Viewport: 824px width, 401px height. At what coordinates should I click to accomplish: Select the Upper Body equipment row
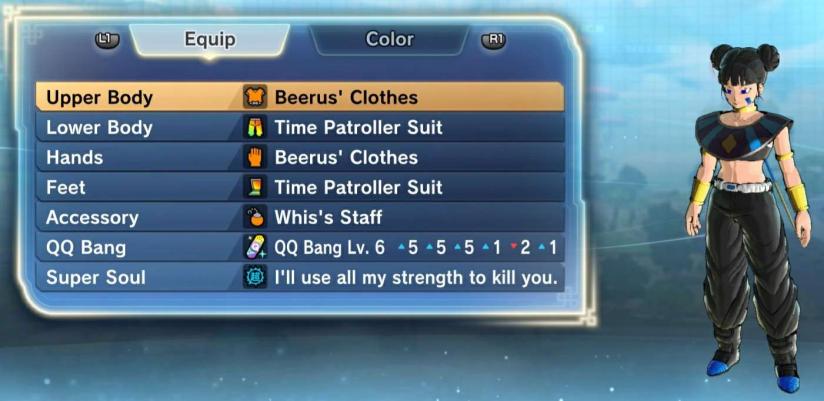(x=300, y=98)
